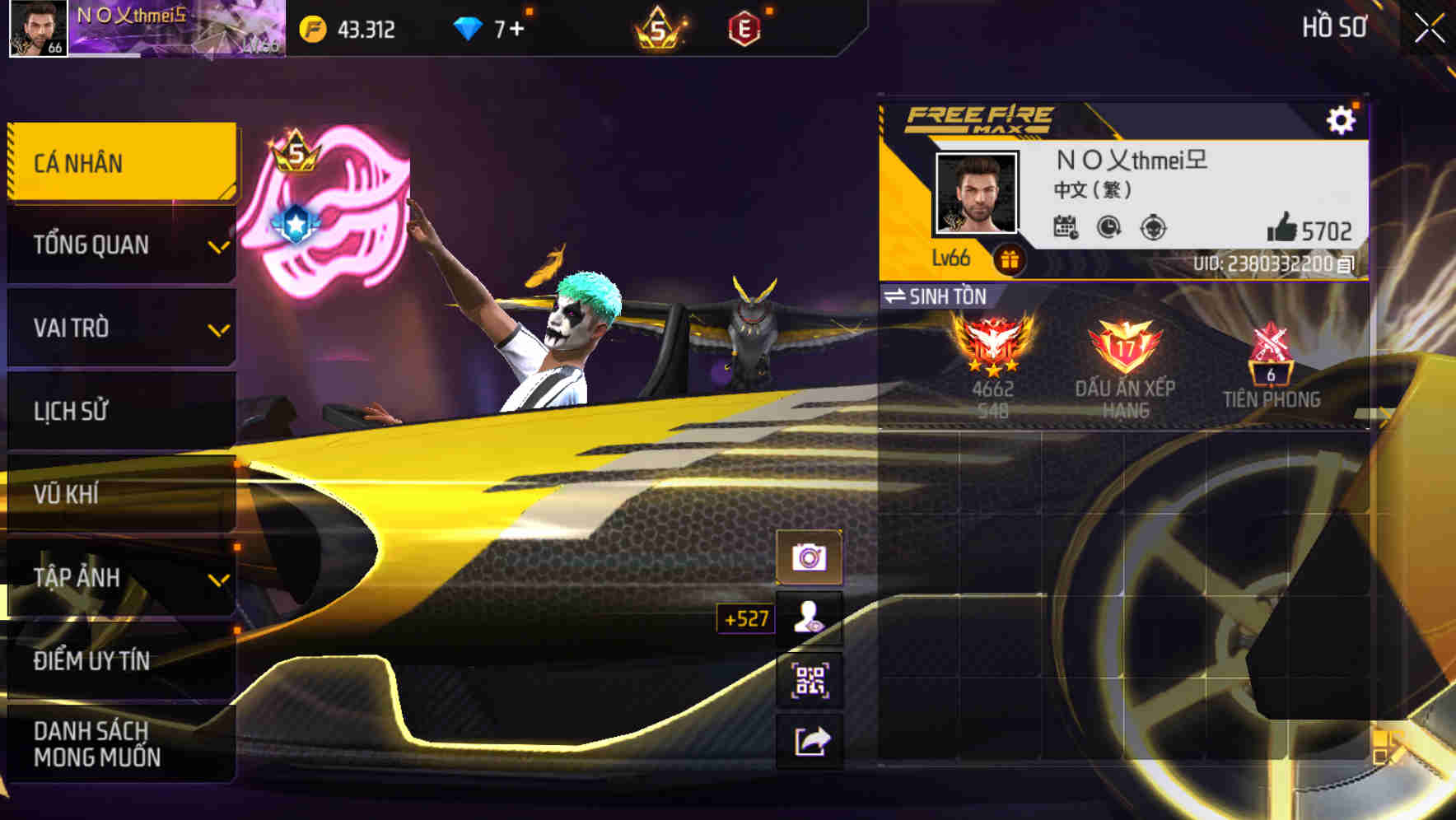Expand the VAI TRÒ section
The image size is (1456, 820).
(x=119, y=328)
